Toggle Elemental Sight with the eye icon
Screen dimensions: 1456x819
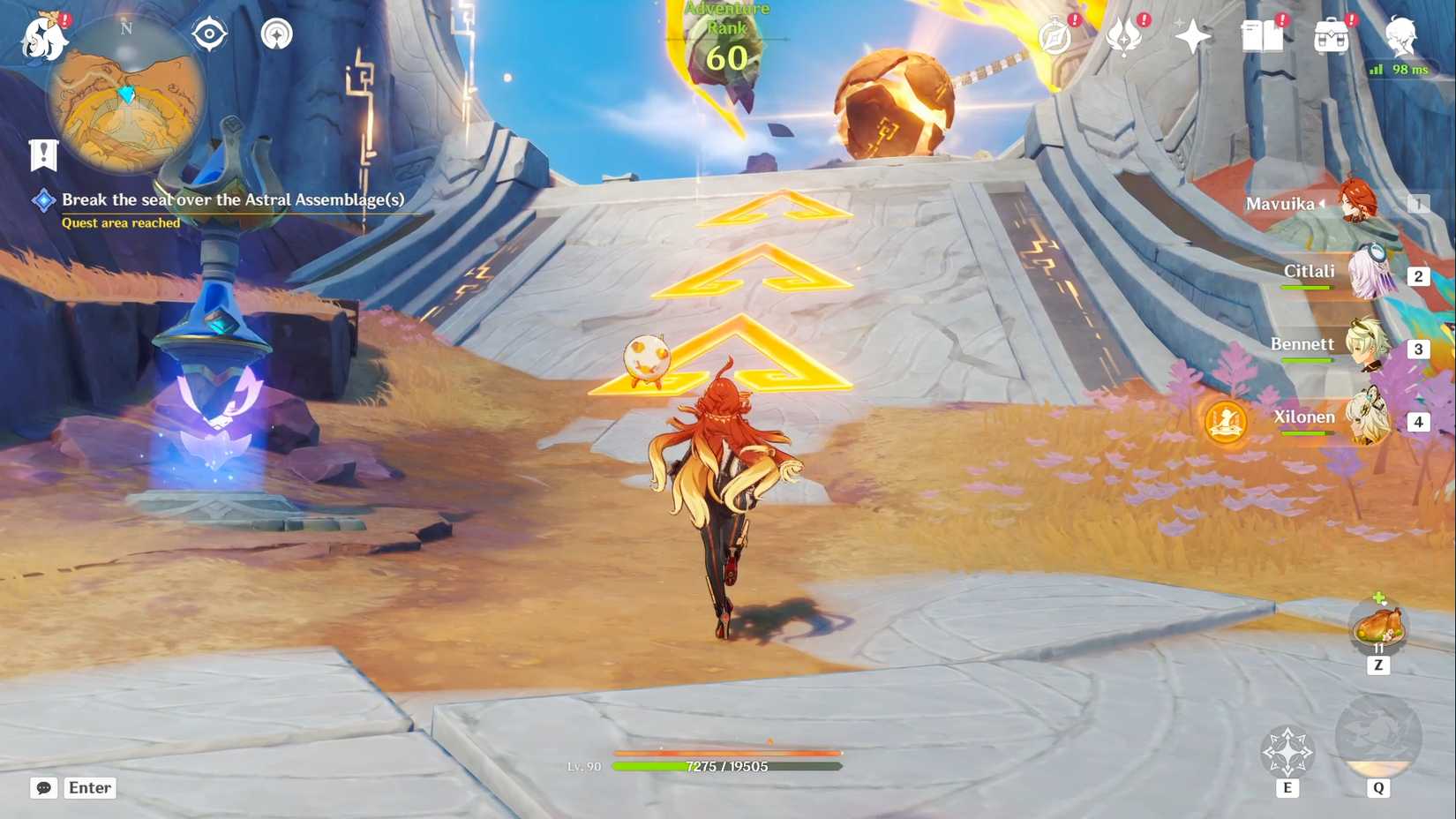pos(209,33)
